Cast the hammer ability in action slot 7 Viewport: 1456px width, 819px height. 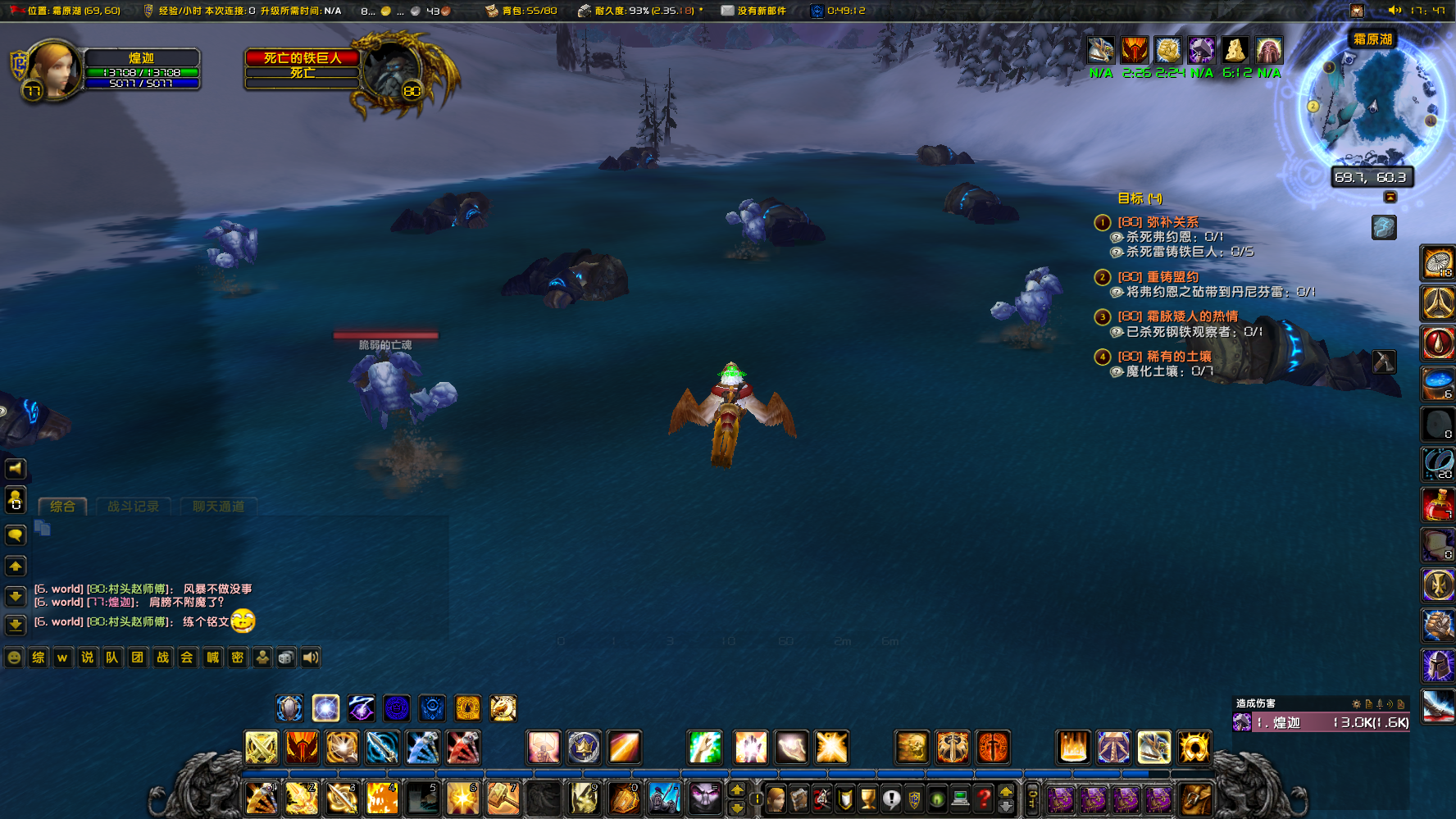[x=503, y=798]
